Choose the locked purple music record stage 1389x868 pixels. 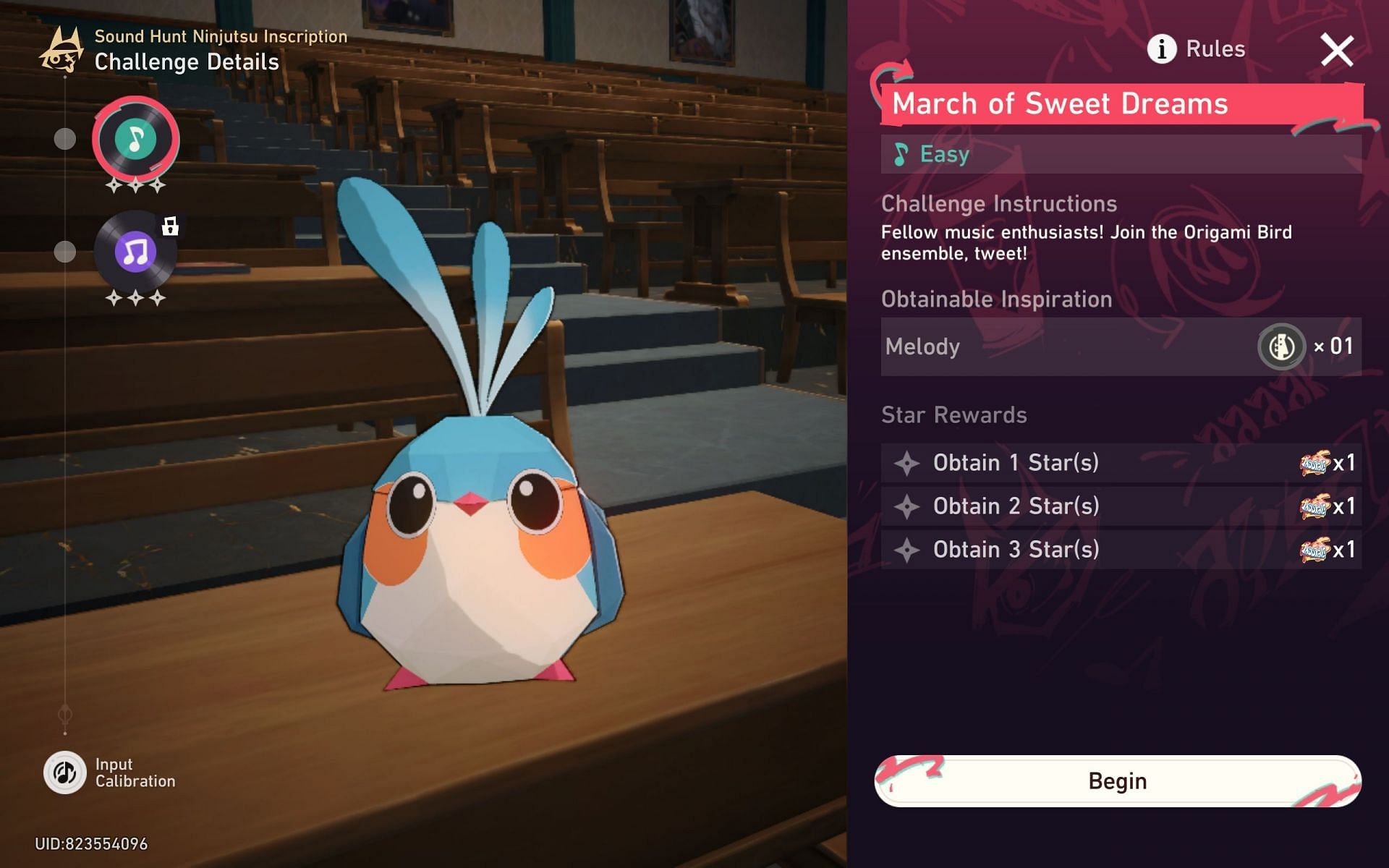(x=135, y=252)
